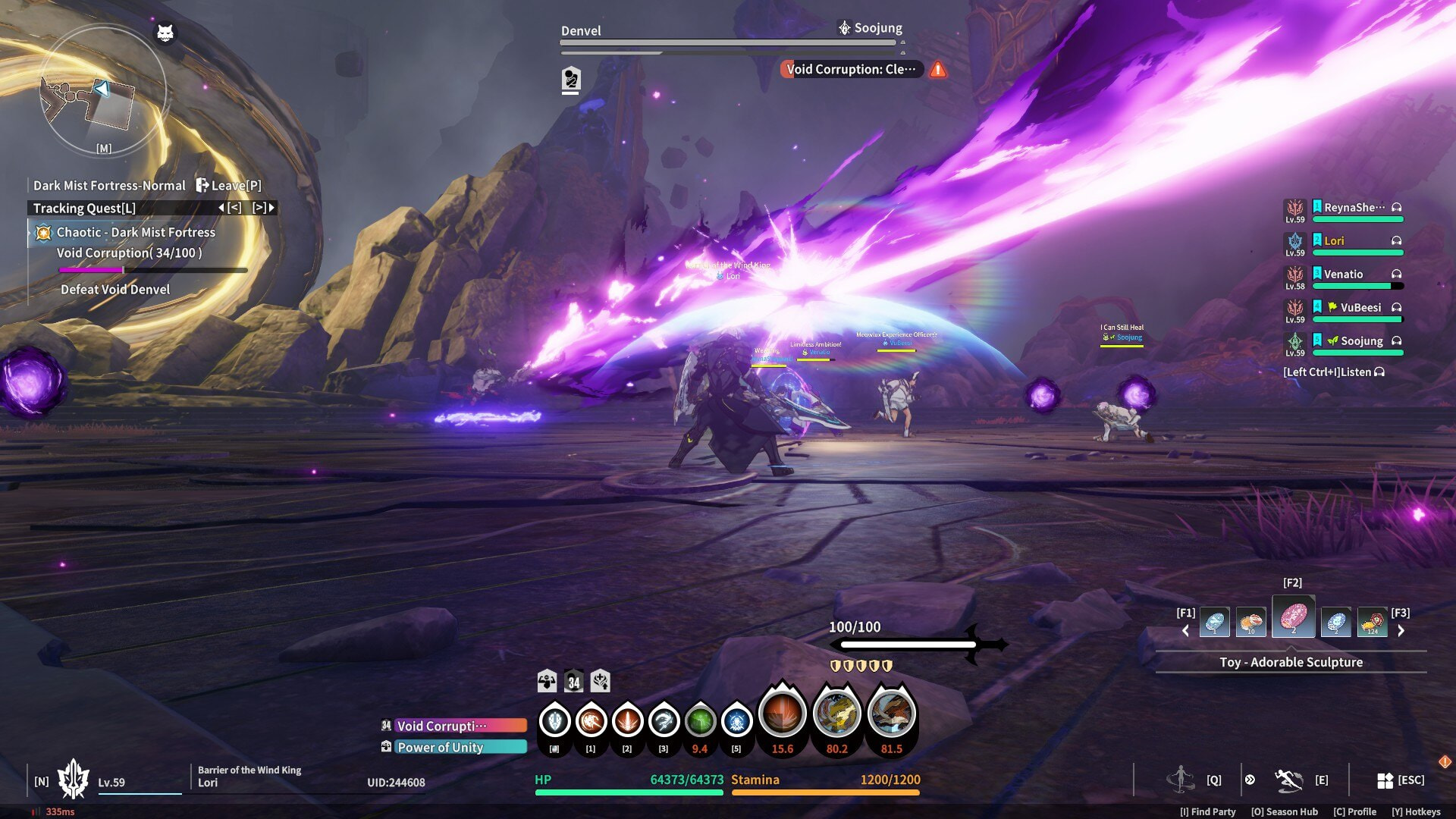The width and height of the screenshot is (1456, 819).
Task: Select the Chaotic - Dark Mist Fortress quest
Action: coord(136,233)
